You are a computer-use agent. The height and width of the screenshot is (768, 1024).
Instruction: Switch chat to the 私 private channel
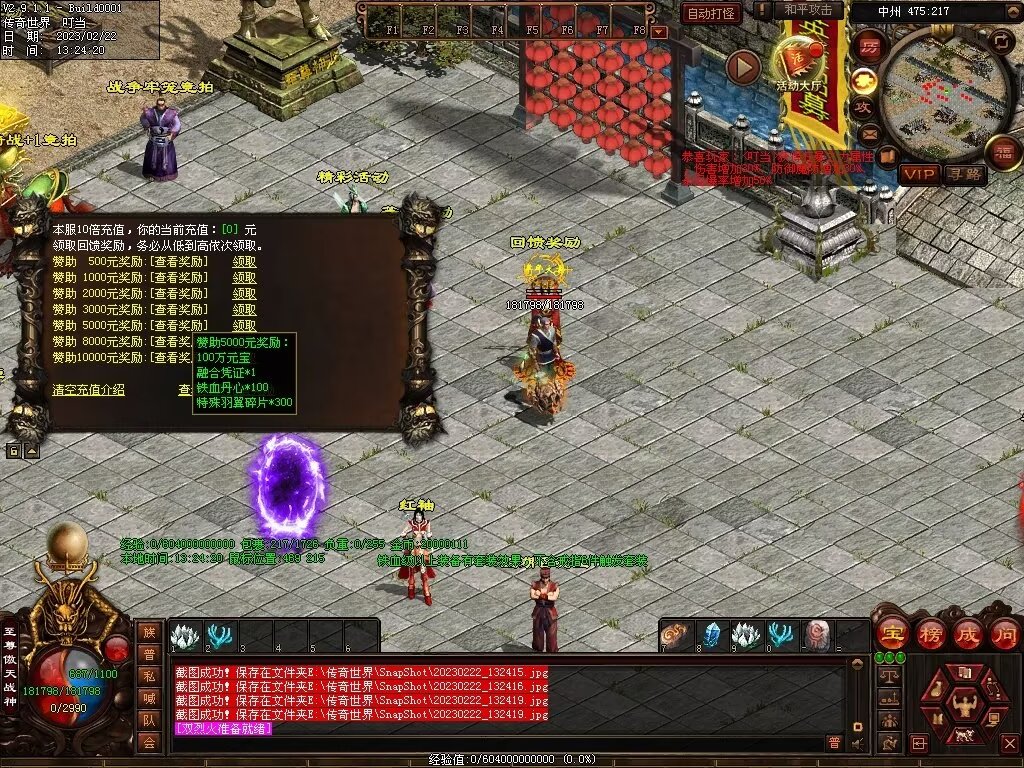(x=148, y=675)
